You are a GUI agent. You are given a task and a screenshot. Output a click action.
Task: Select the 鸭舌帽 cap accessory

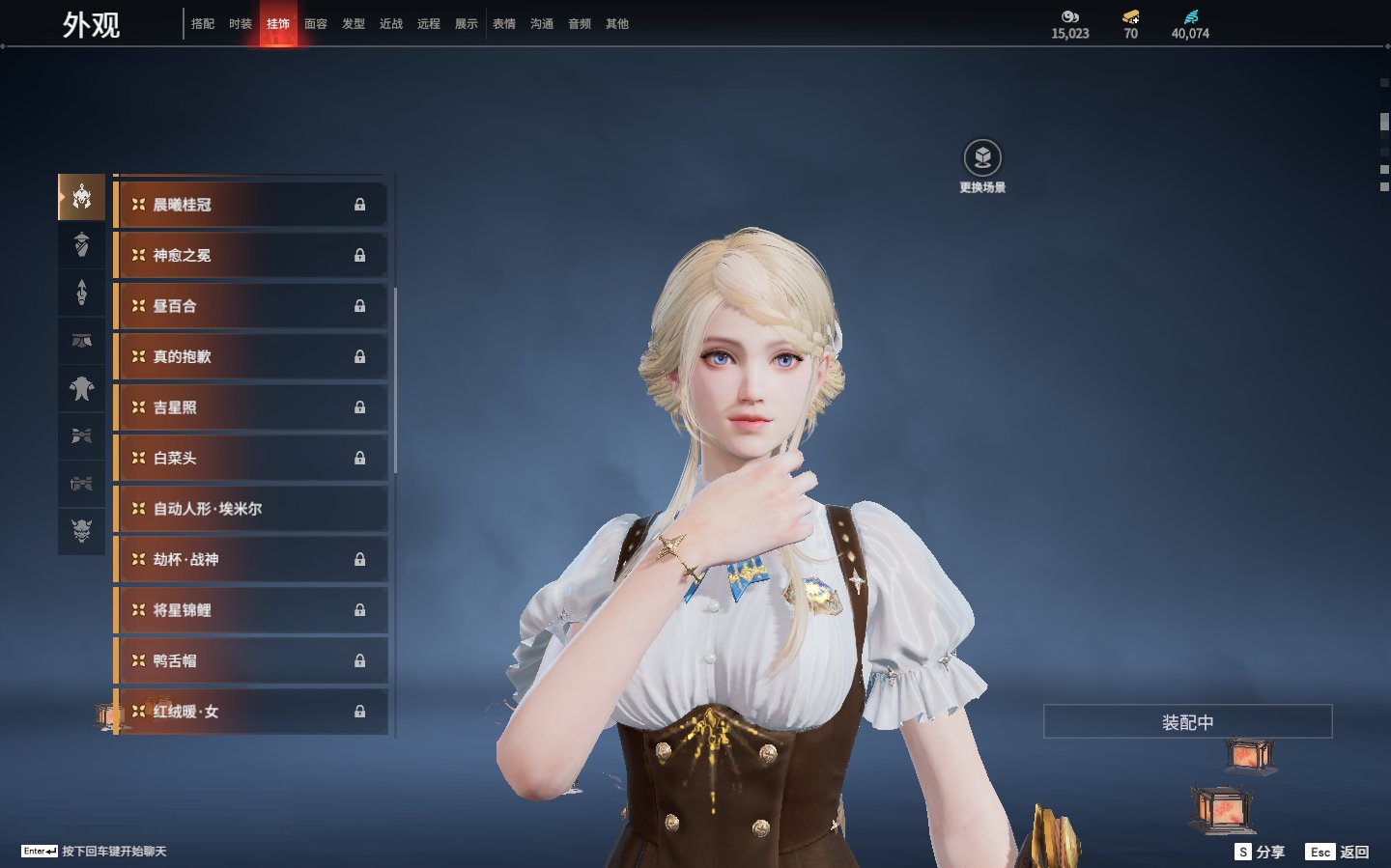point(251,661)
